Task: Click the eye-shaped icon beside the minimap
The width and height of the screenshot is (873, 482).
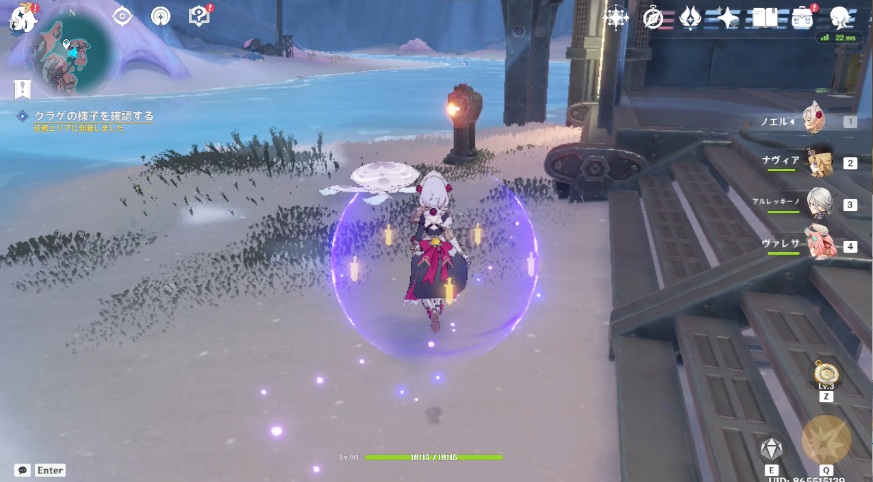Action: pyautogui.click(x=122, y=16)
